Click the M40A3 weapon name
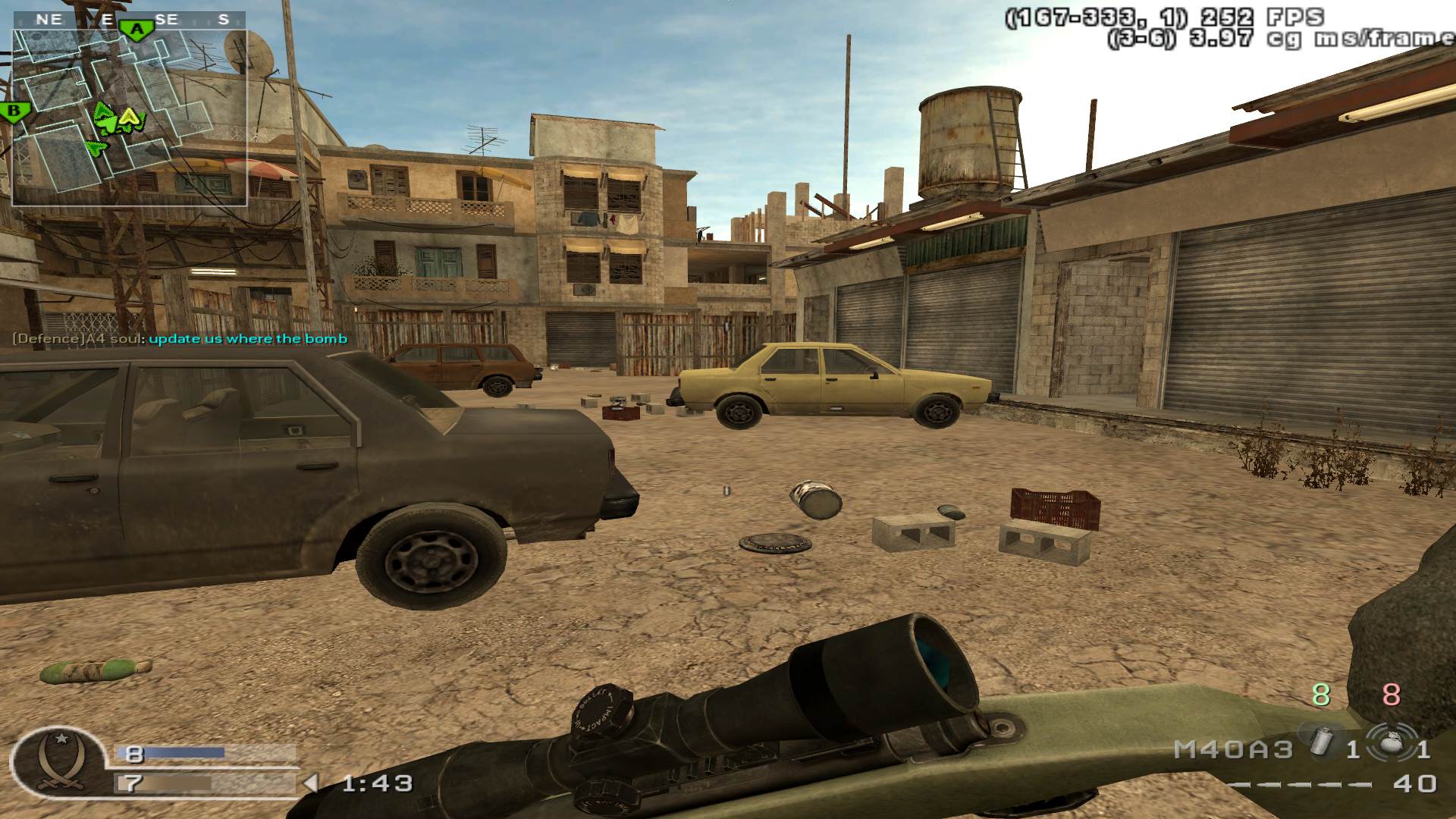 (1233, 750)
